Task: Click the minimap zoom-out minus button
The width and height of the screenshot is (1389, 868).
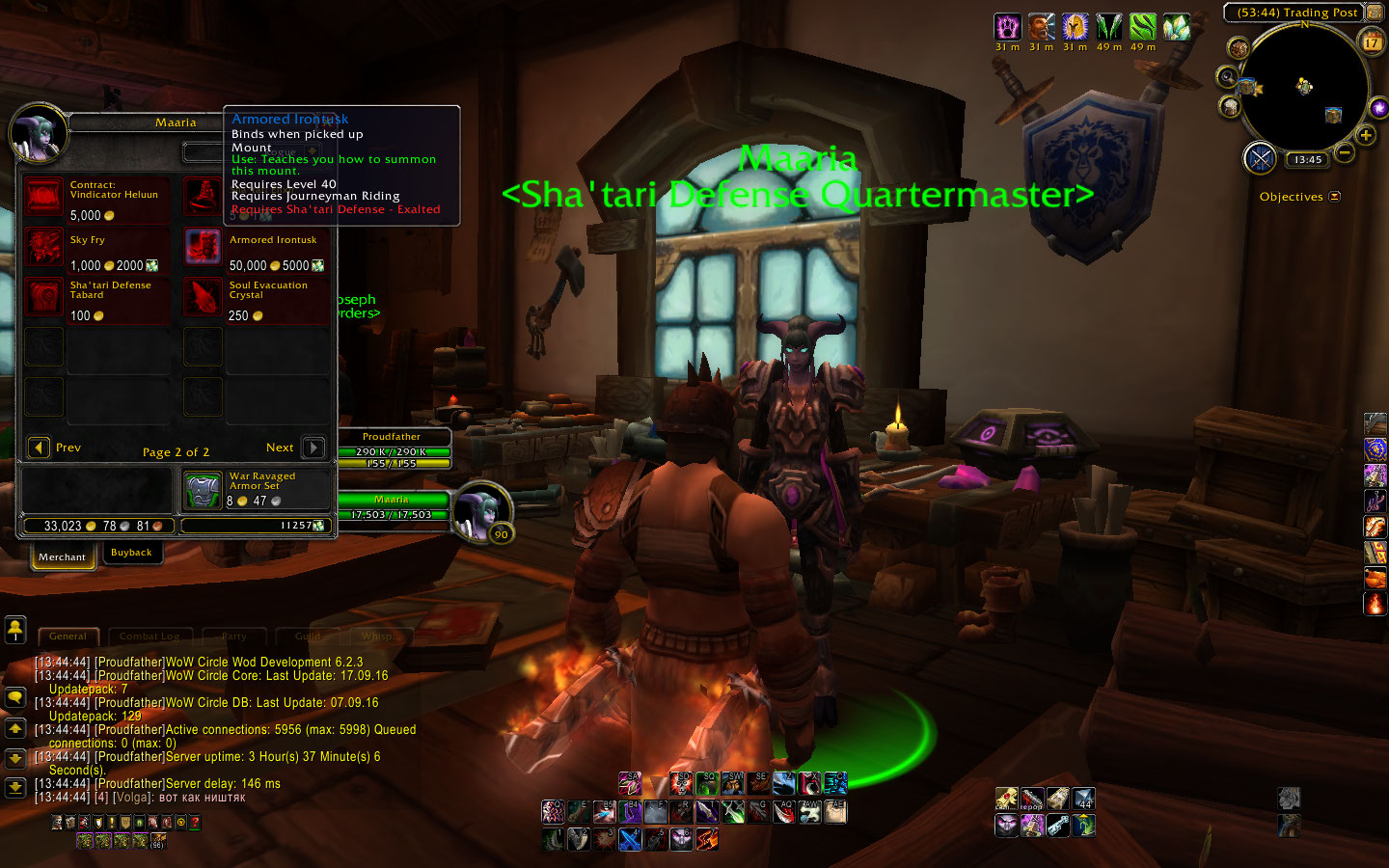Action: [1345, 152]
